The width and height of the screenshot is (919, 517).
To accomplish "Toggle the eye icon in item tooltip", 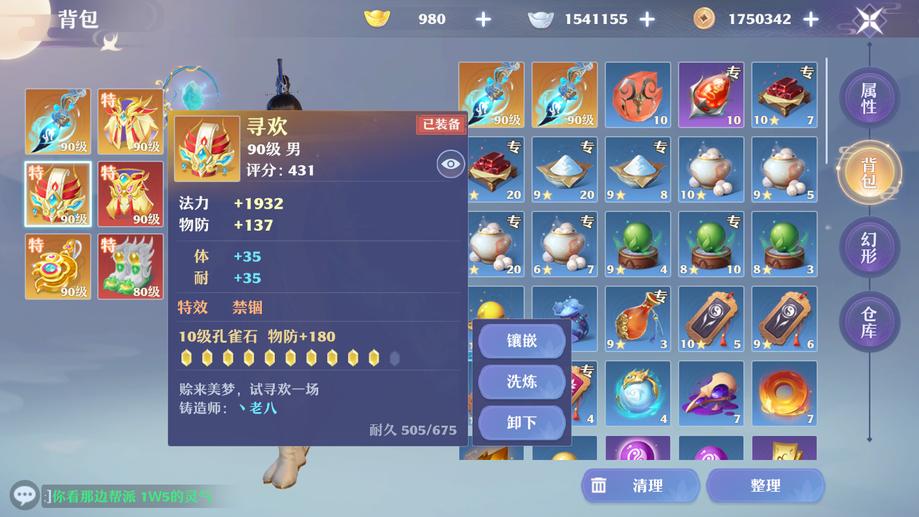I will pos(451,164).
